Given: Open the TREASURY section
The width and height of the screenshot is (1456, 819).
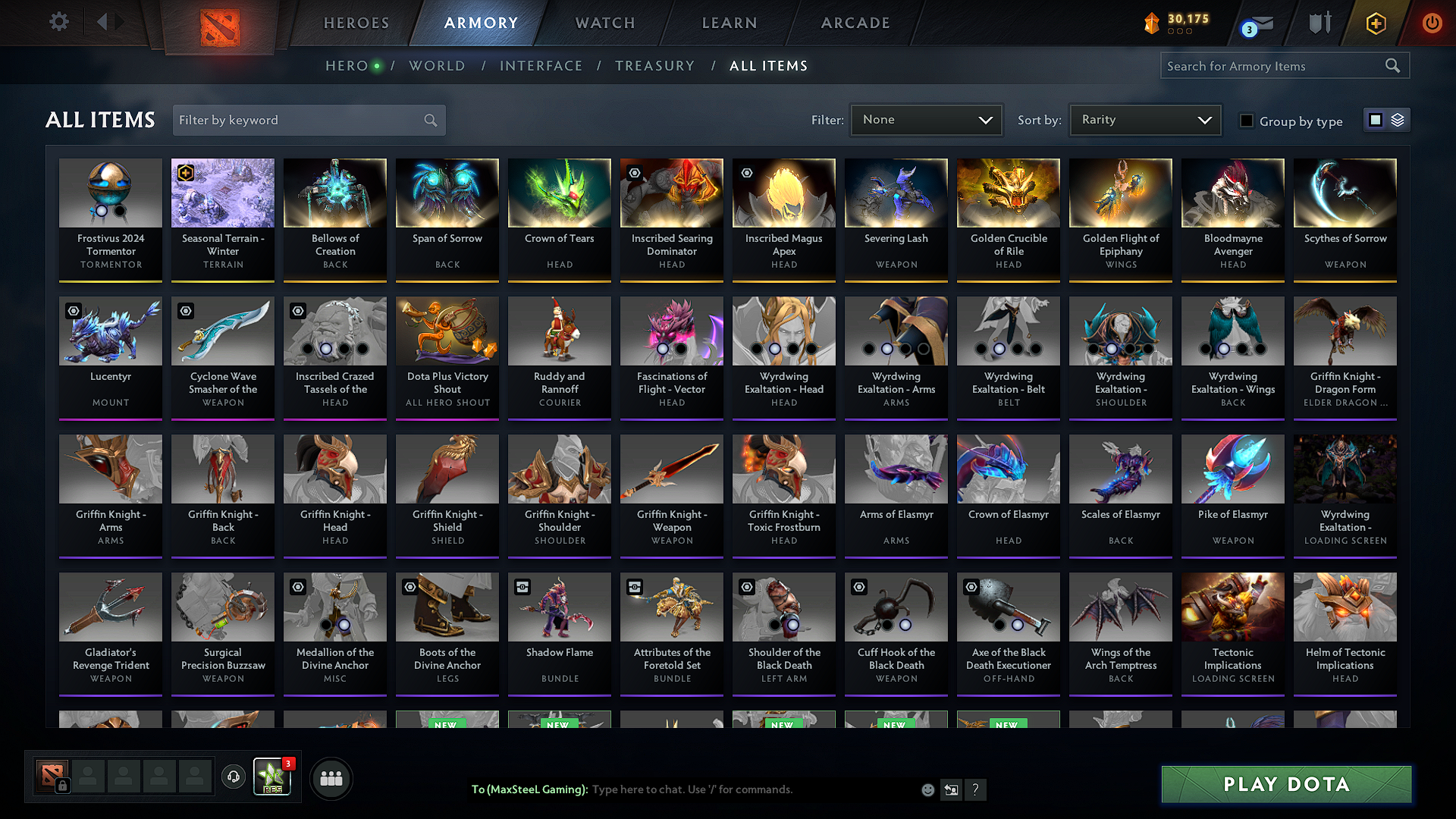Looking at the screenshot, I should click(655, 66).
